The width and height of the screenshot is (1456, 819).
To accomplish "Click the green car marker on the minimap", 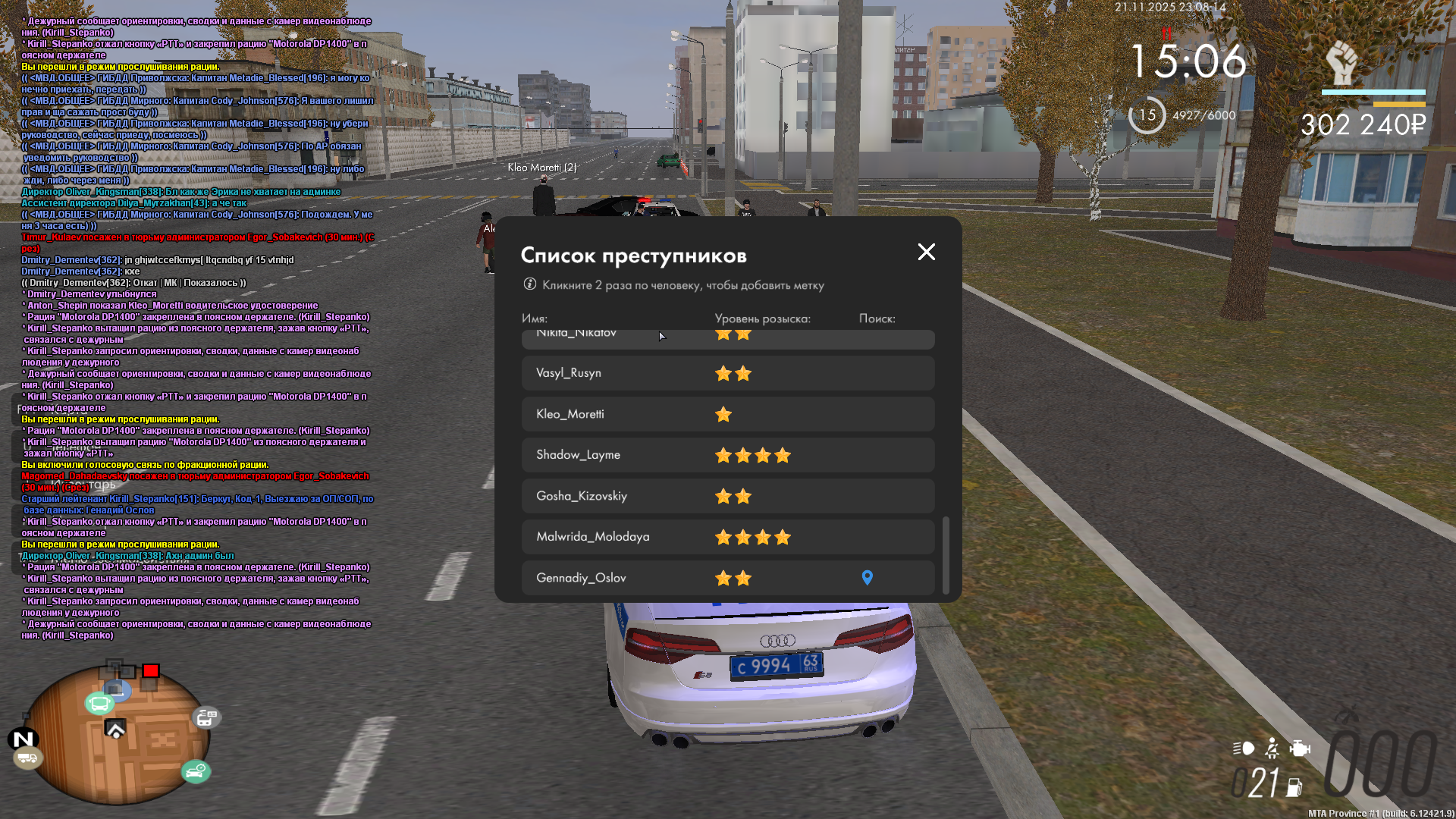I will pyautogui.click(x=196, y=772).
